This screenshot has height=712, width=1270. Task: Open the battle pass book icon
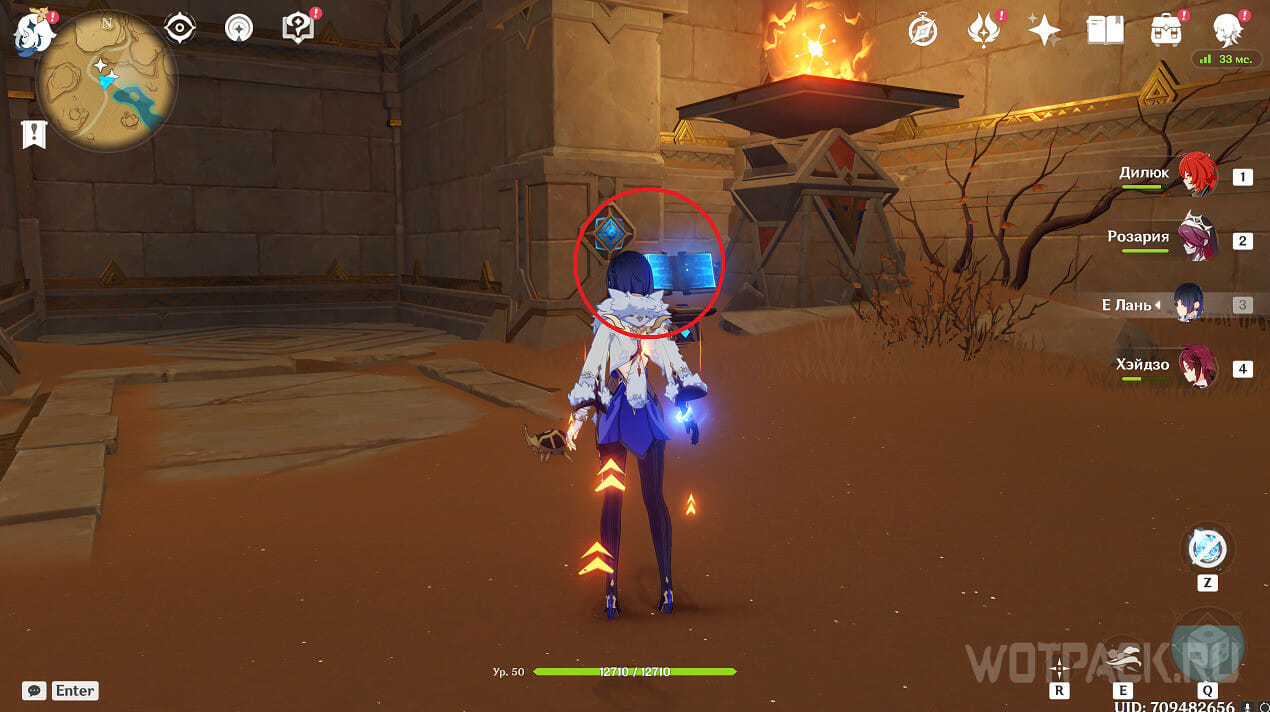[1104, 31]
